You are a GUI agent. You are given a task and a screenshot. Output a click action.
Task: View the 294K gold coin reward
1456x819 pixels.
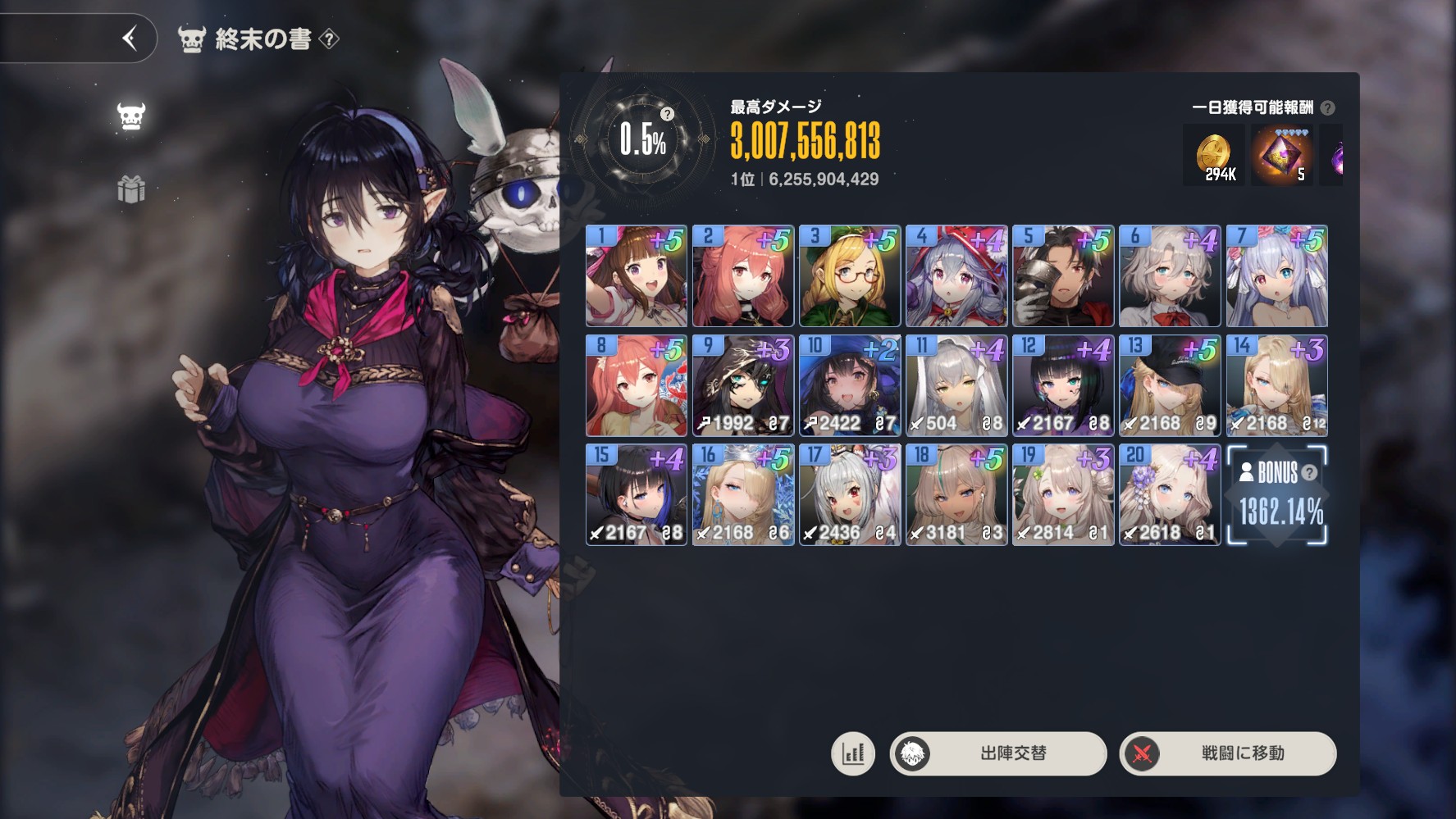[x=1213, y=155]
